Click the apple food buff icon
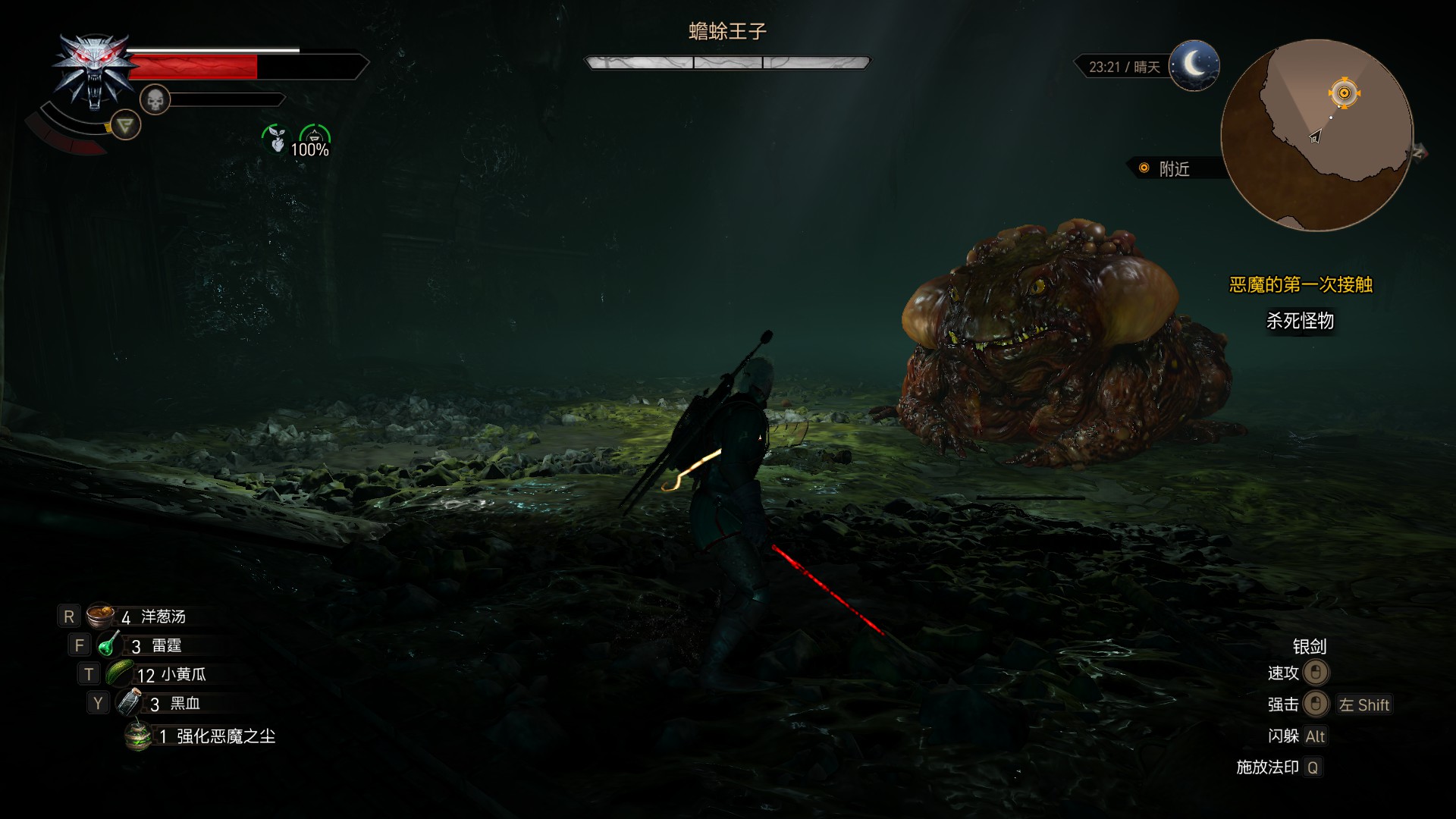Image resolution: width=1456 pixels, height=819 pixels. tap(276, 140)
